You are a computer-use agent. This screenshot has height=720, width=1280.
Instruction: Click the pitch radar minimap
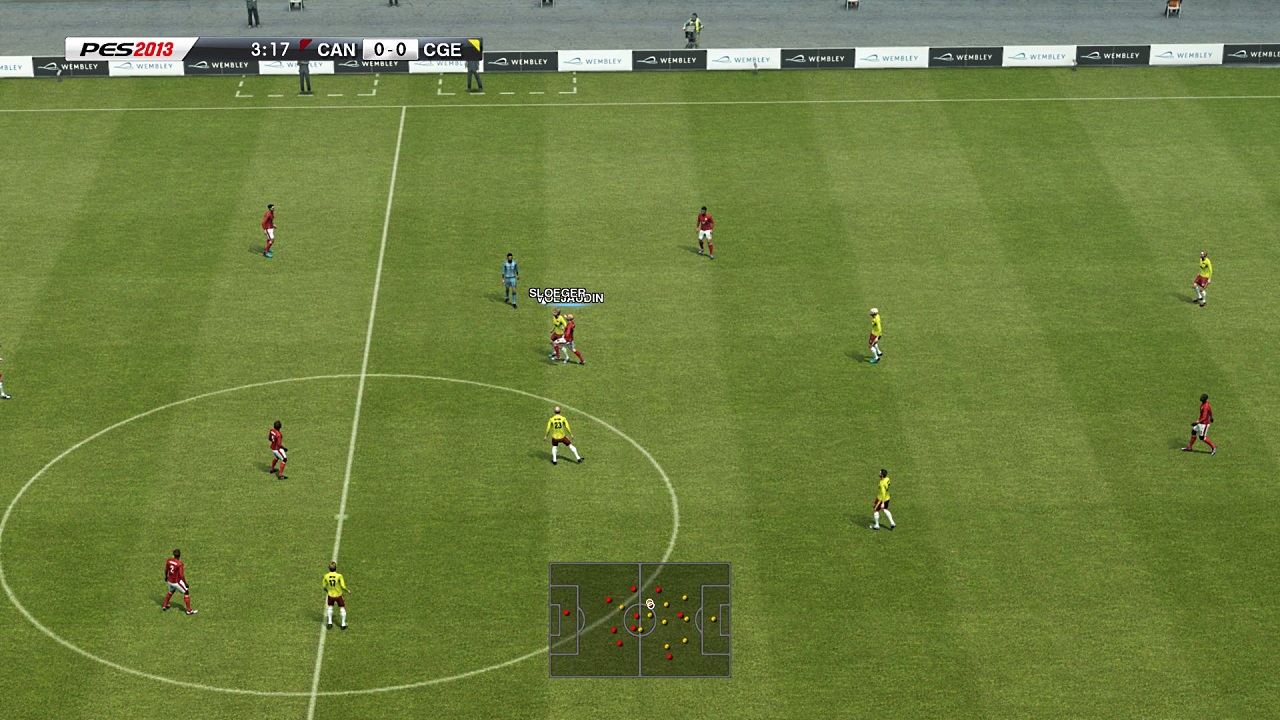tap(639, 620)
